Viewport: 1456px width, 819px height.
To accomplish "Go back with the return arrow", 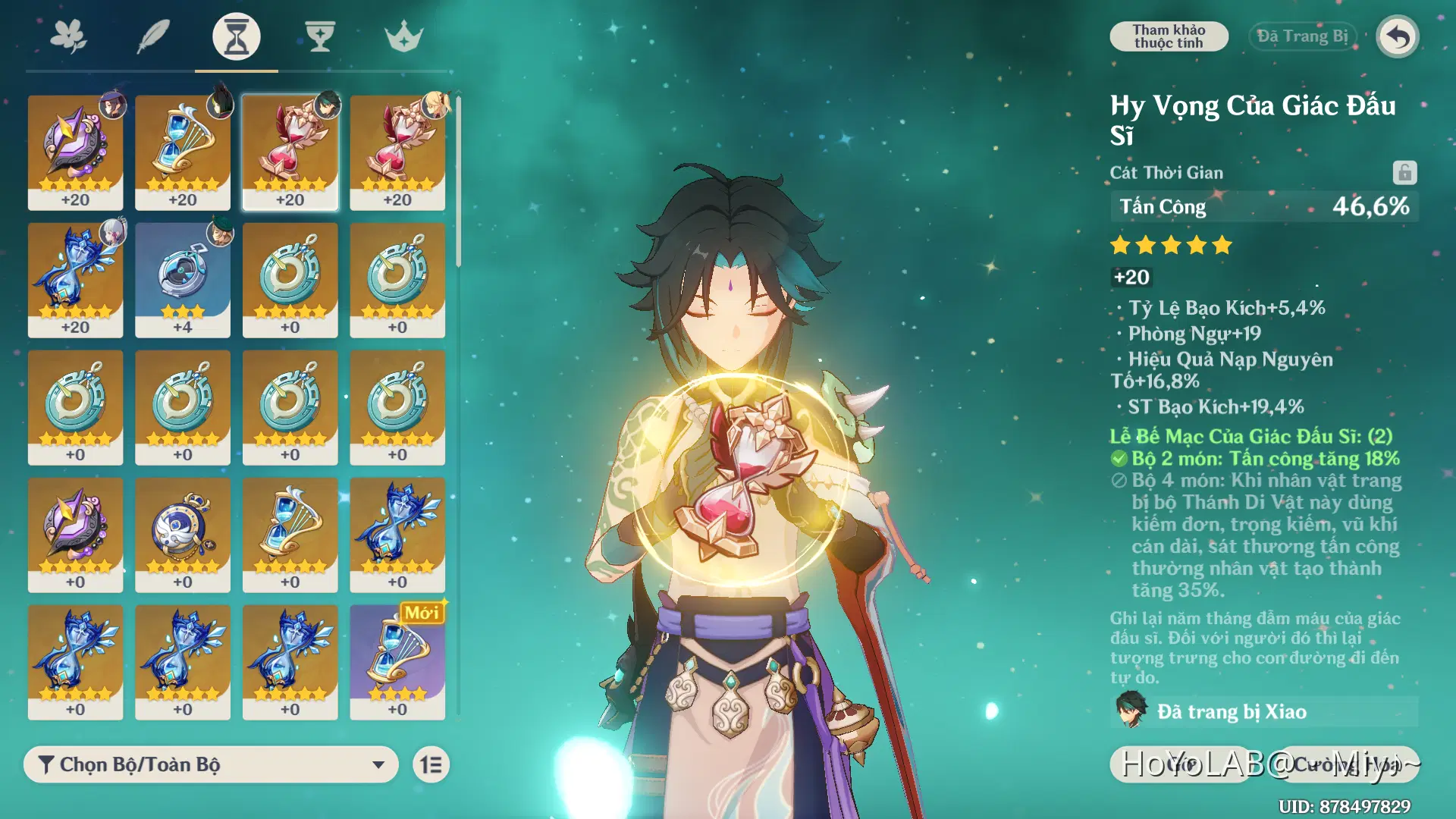I will tap(1398, 36).
